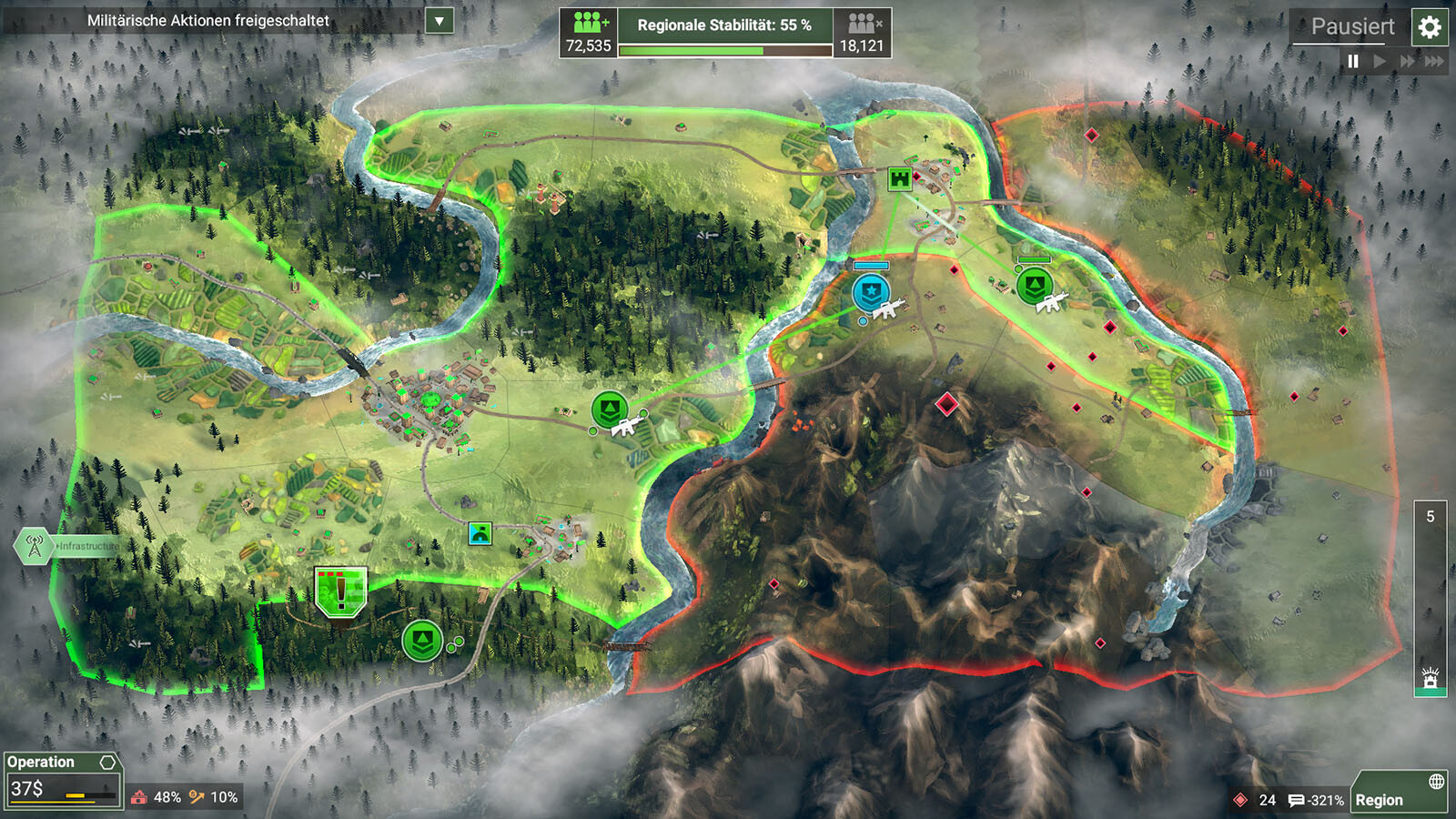1456x819 pixels.
Task: Click the large red insurgent diamond marker
Action: tap(947, 404)
